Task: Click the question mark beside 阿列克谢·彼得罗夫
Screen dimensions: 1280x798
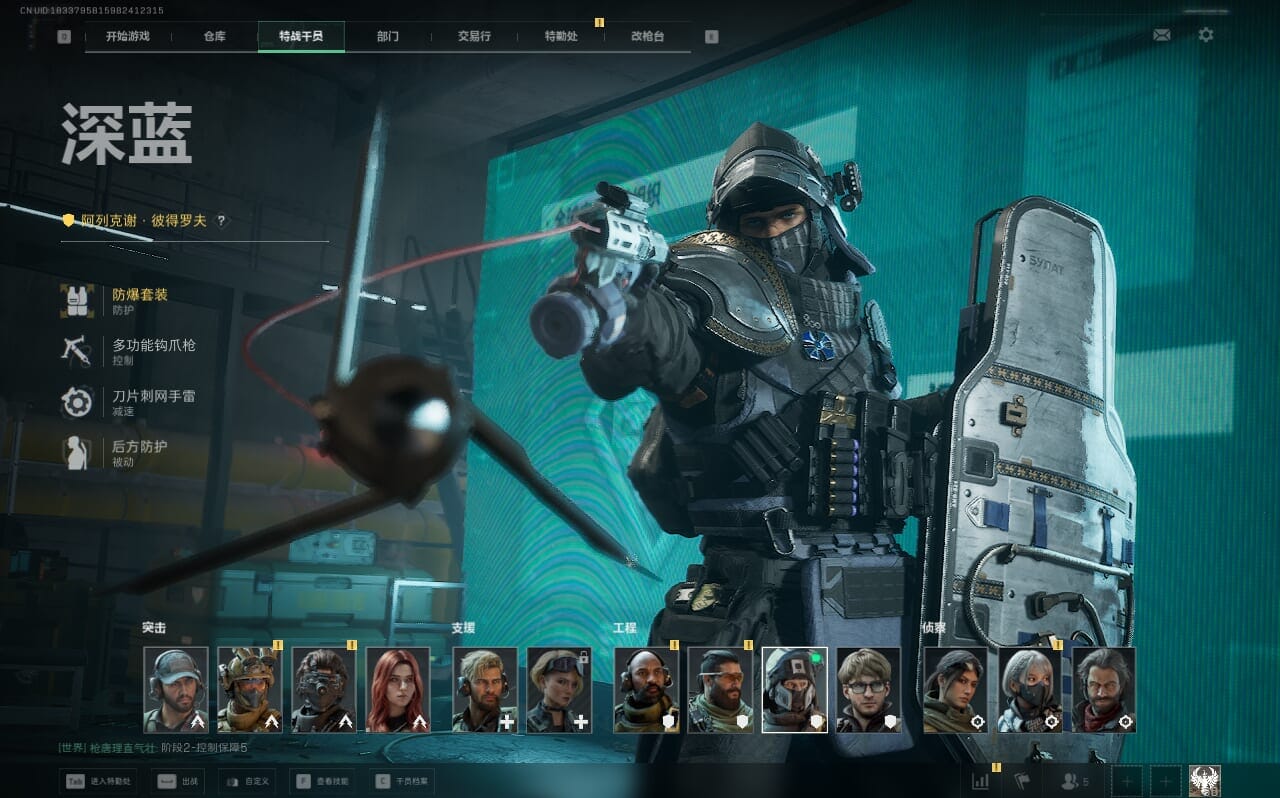Action: tap(221, 221)
